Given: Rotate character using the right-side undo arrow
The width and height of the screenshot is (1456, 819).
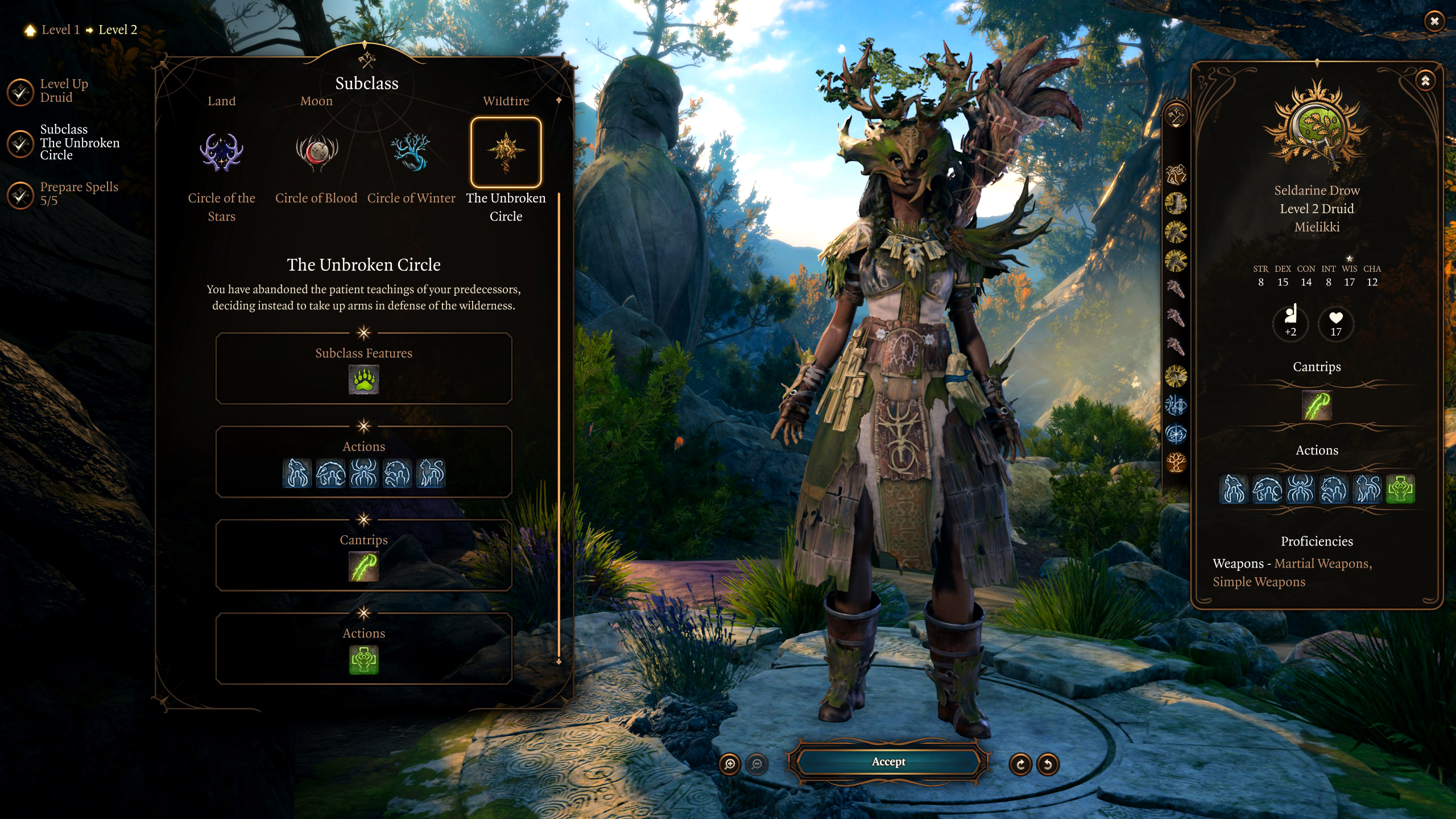Looking at the screenshot, I should 1047,764.
